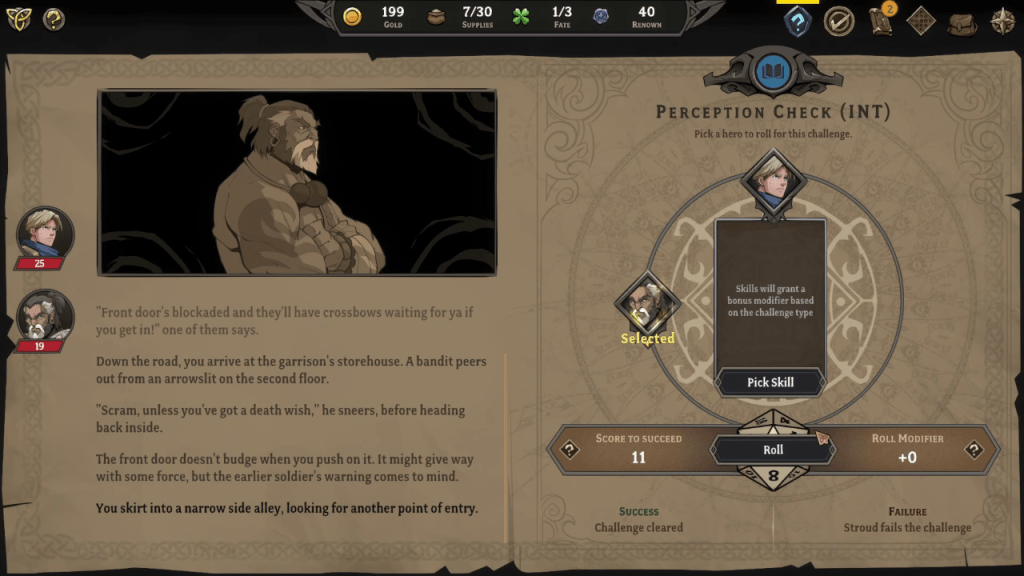Show the Roll Modifier help icon
Image resolution: width=1024 pixels, height=576 pixels.
pyautogui.click(x=974, y=450)
